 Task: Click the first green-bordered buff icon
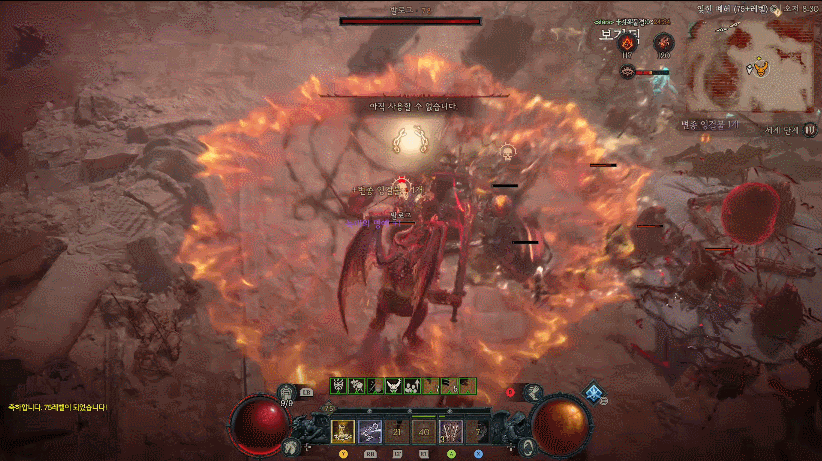tap(338, 386)
